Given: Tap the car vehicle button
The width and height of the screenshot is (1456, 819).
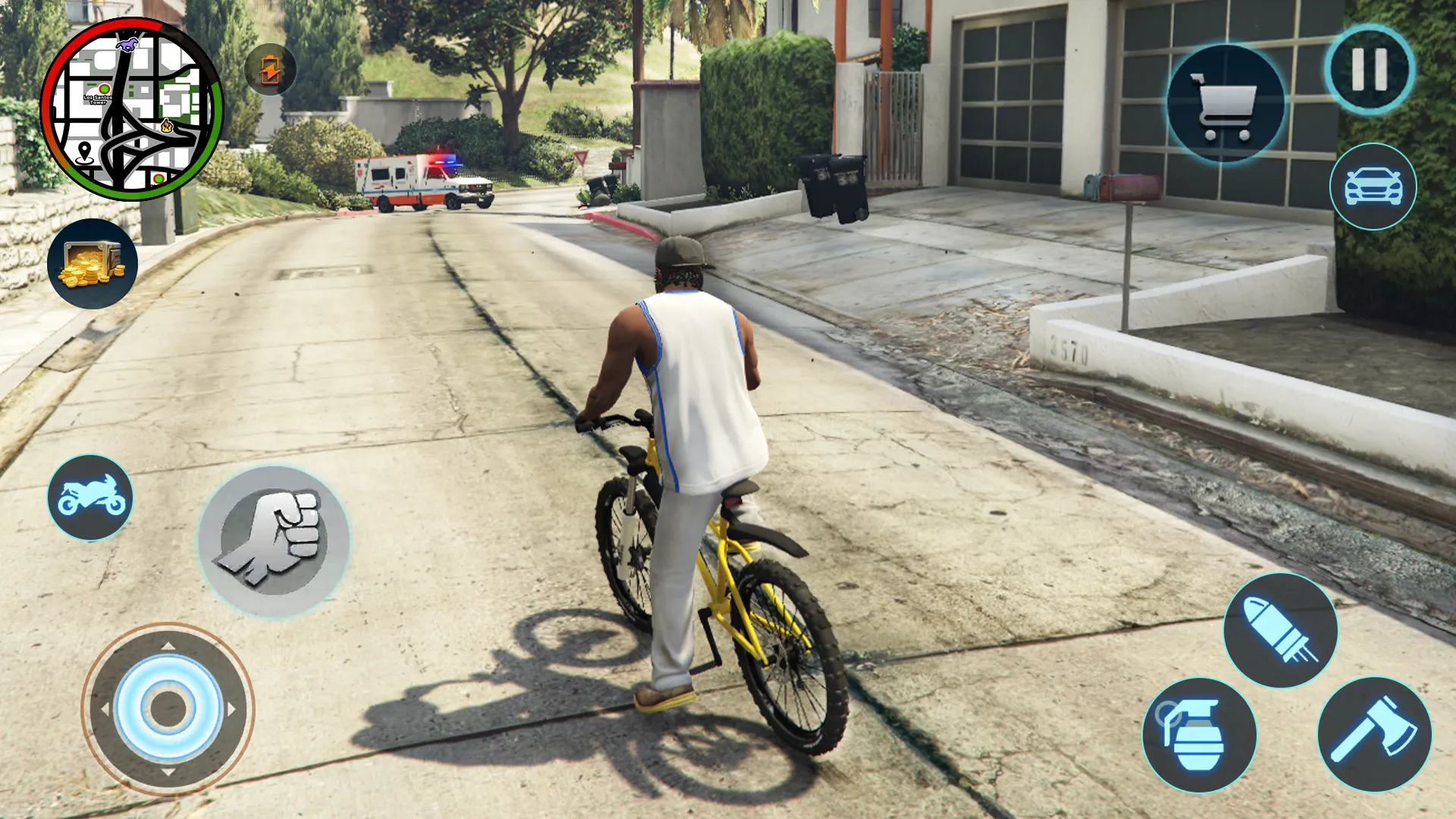Looking at the screenshot, I should click(x=1373, y=187).
